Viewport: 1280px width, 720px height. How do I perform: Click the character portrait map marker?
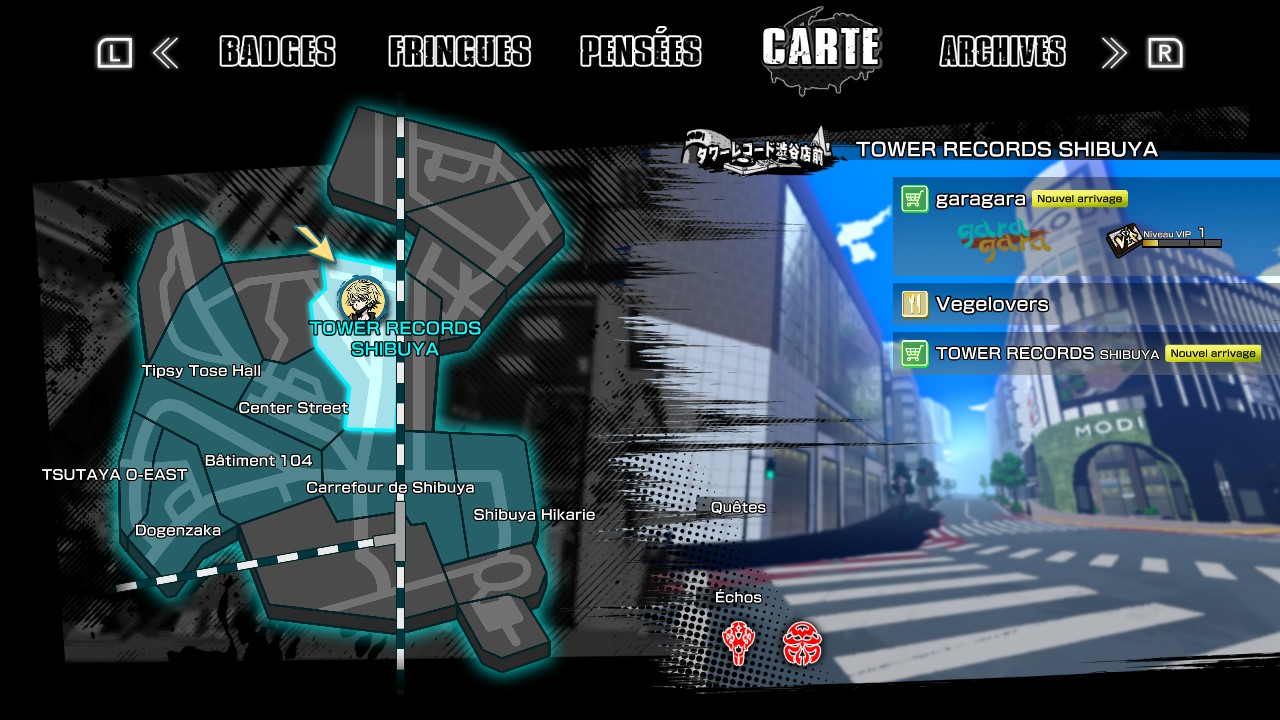[356, 299]
